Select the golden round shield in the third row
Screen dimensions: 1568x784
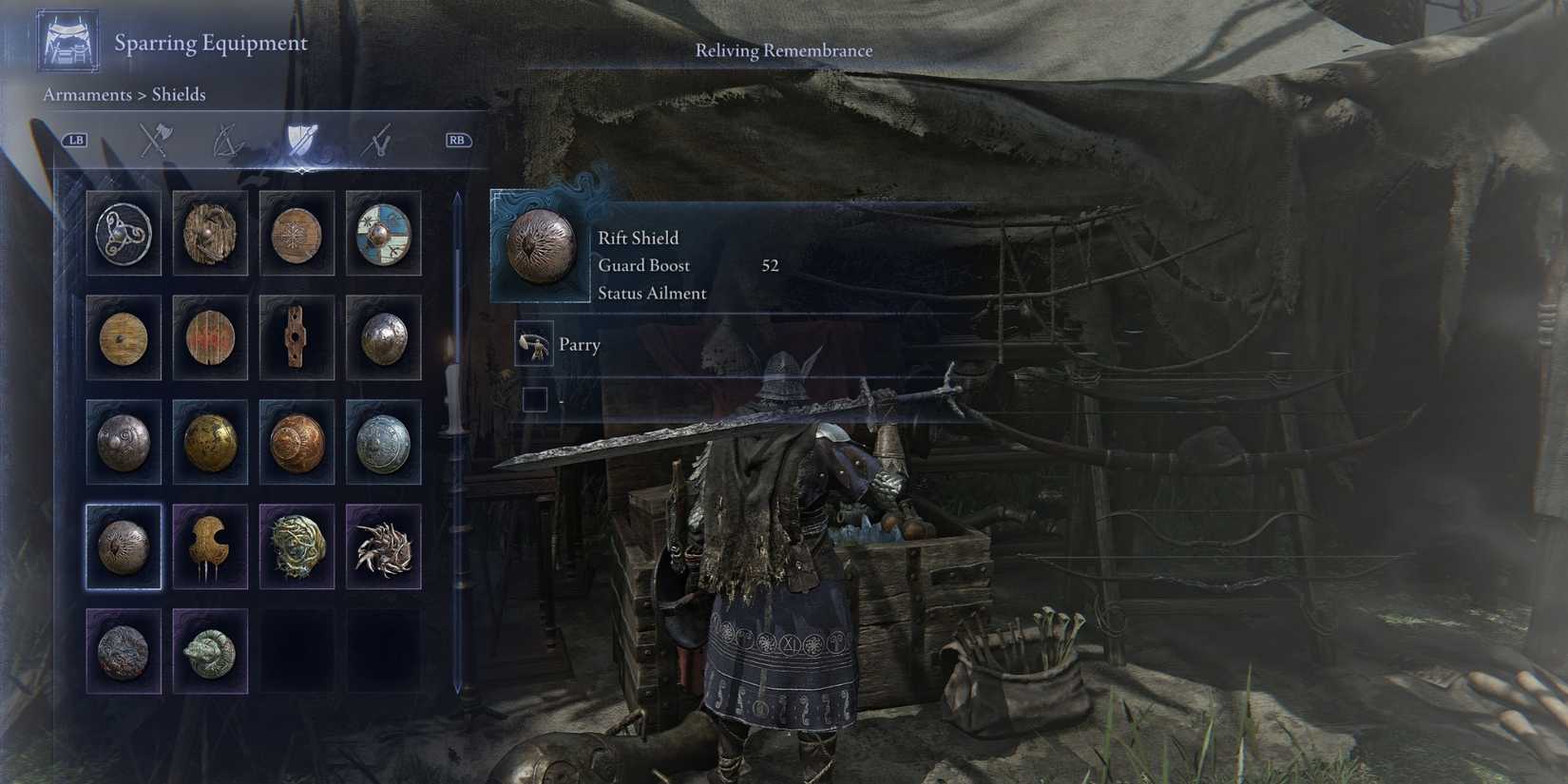point(210,443)
